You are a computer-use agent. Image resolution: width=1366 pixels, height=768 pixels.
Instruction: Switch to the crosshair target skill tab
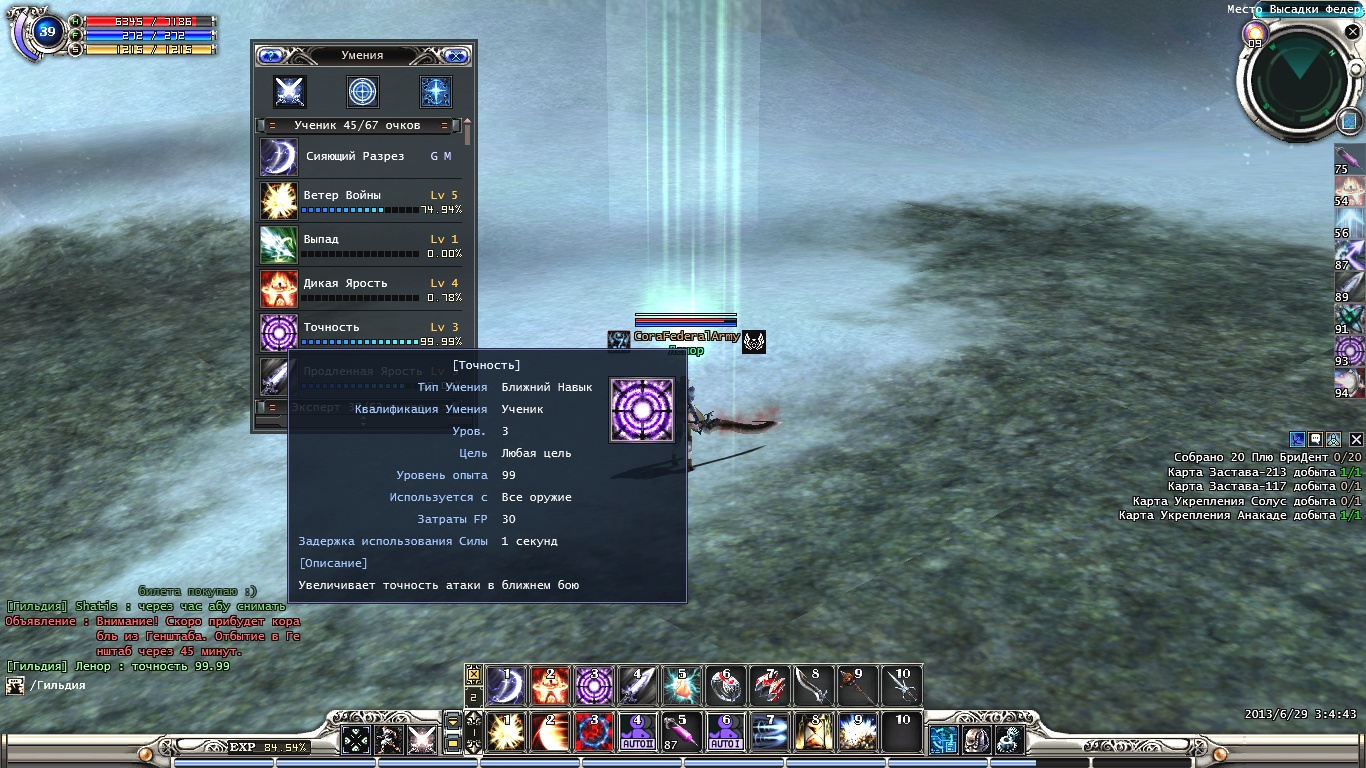(x=363, y=92)
